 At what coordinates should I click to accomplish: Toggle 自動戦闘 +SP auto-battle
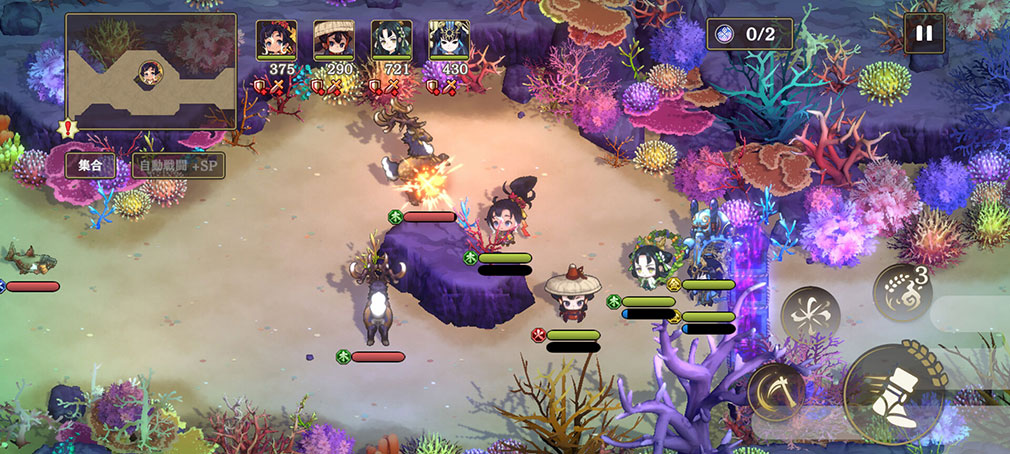(178, 166)
